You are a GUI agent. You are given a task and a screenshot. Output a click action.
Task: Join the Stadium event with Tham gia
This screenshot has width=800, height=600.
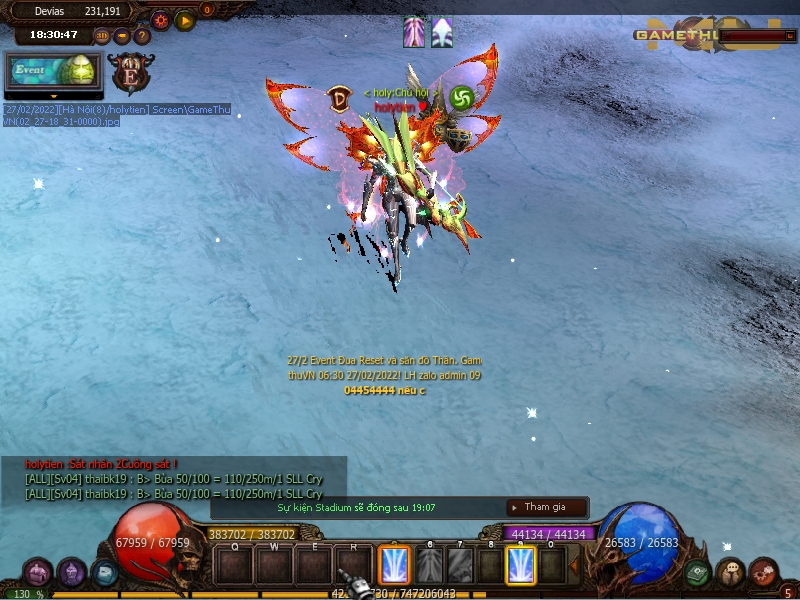point(547,507)
